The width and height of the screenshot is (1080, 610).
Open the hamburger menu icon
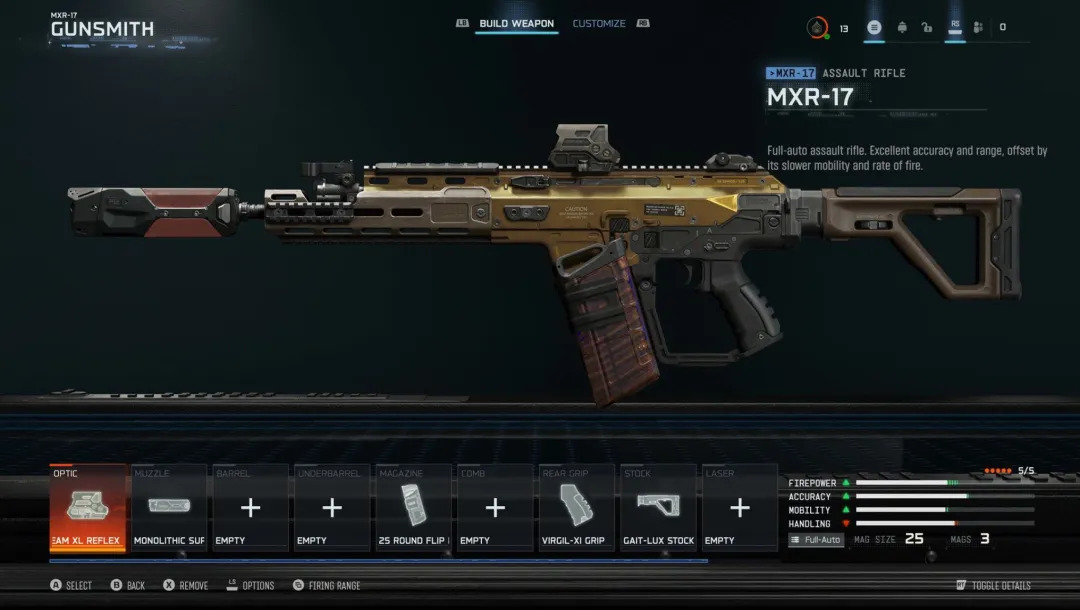click(875, 28)
